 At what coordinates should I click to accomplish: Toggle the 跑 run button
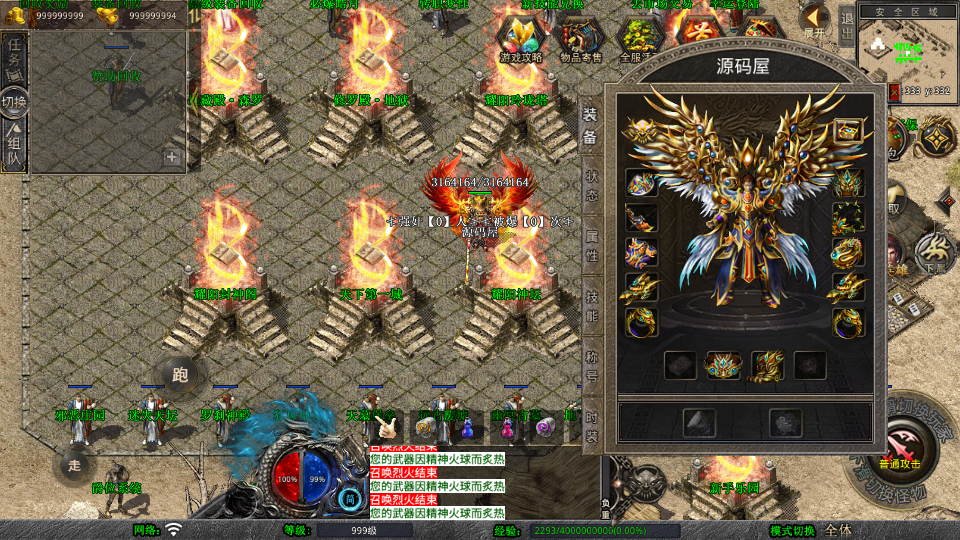[180, 376]
